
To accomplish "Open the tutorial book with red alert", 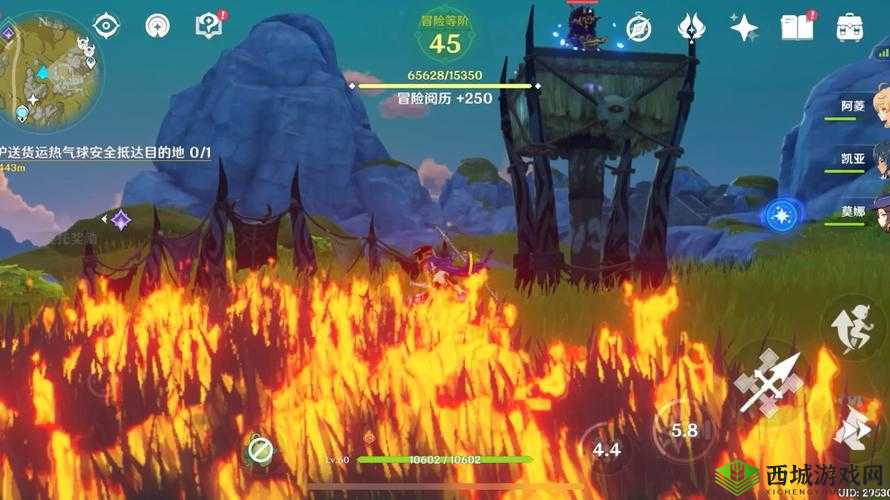I will [207, 26].
